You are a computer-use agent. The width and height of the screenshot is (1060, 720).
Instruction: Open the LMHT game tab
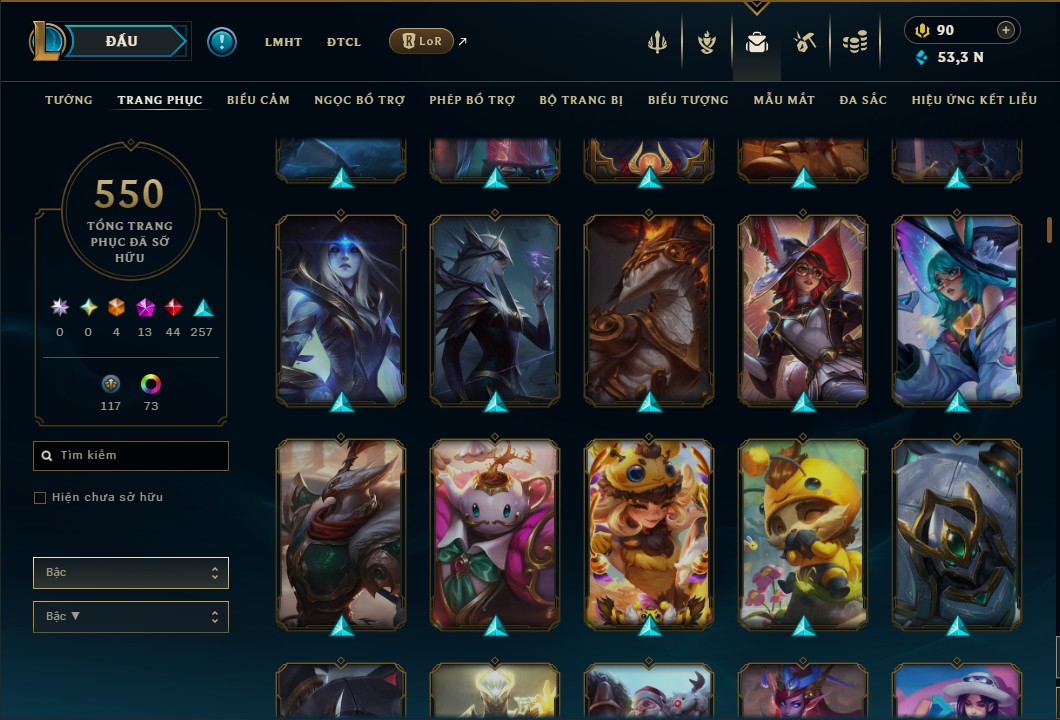(283, 42)
